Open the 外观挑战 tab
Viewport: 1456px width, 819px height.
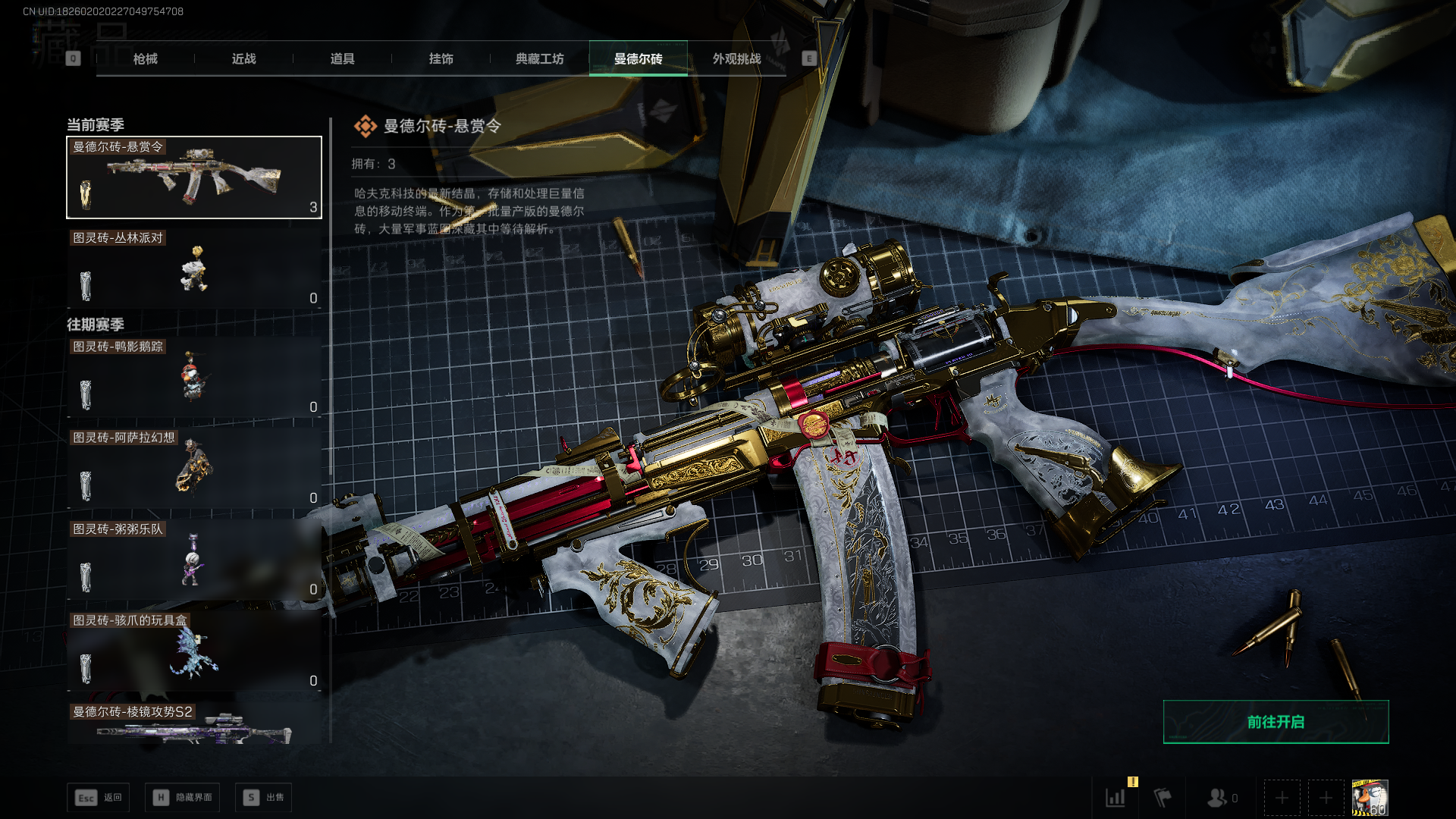point(736,58)
